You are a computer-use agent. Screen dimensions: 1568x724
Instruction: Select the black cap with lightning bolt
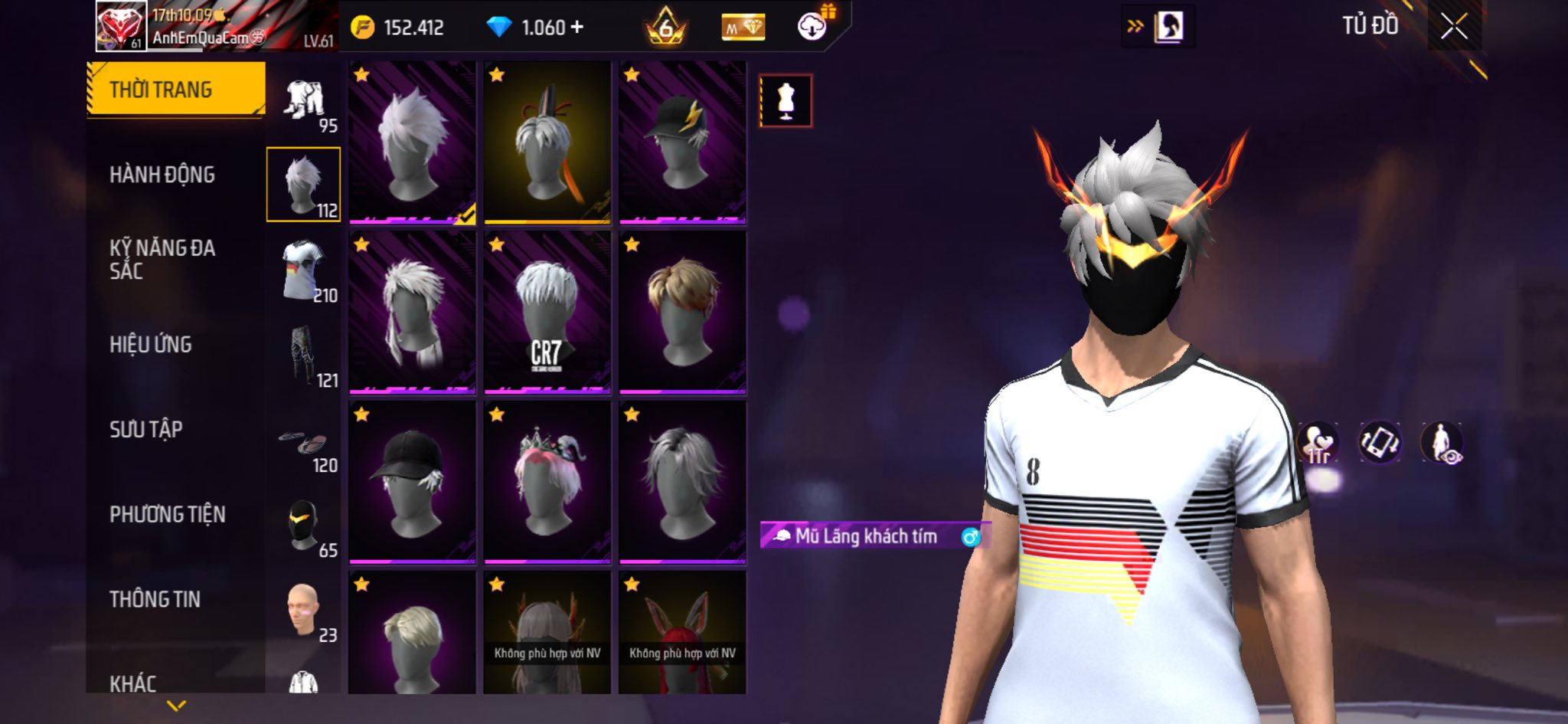[x=682, y=143]
